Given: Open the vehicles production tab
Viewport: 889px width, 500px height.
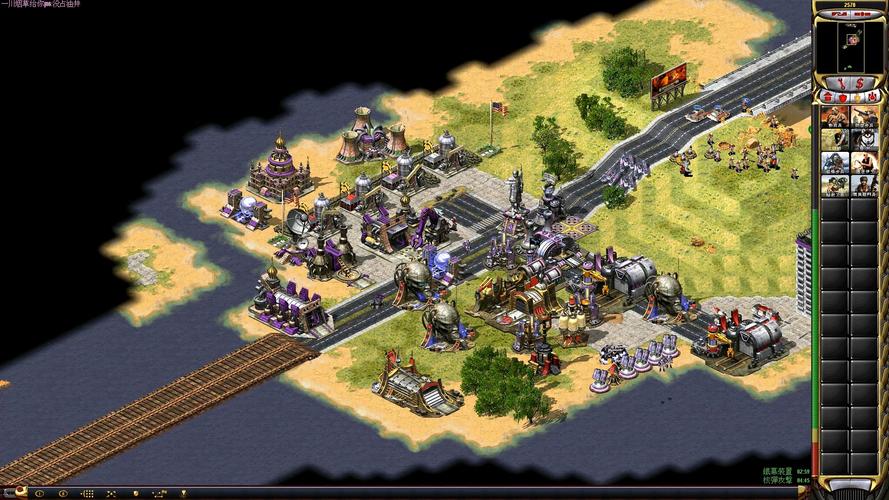Looking at the screenshot, I should (x=873, y=98).
